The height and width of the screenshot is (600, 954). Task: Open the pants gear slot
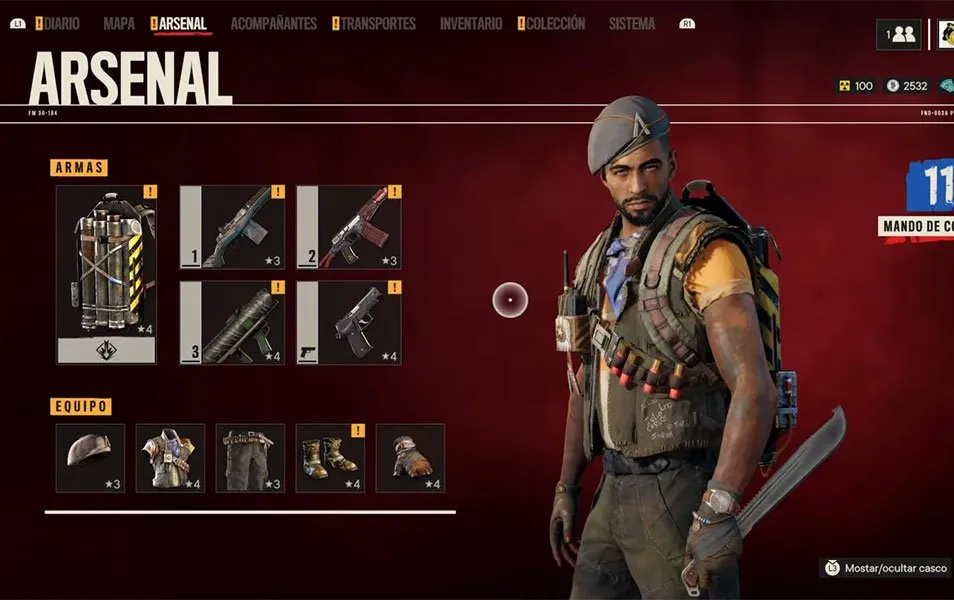pos(250,458)
